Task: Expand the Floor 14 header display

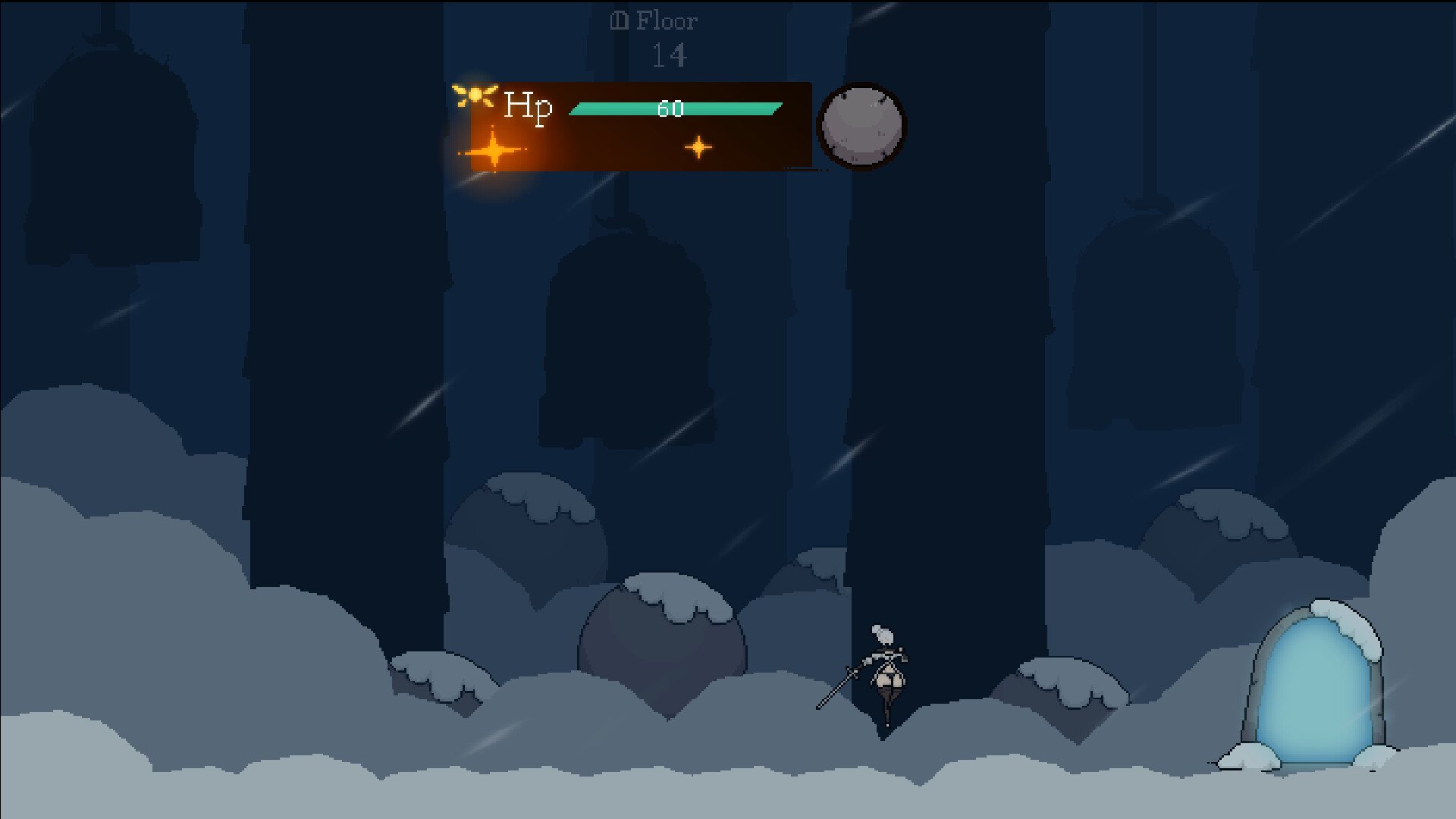Action: click(x=667, y=38)
